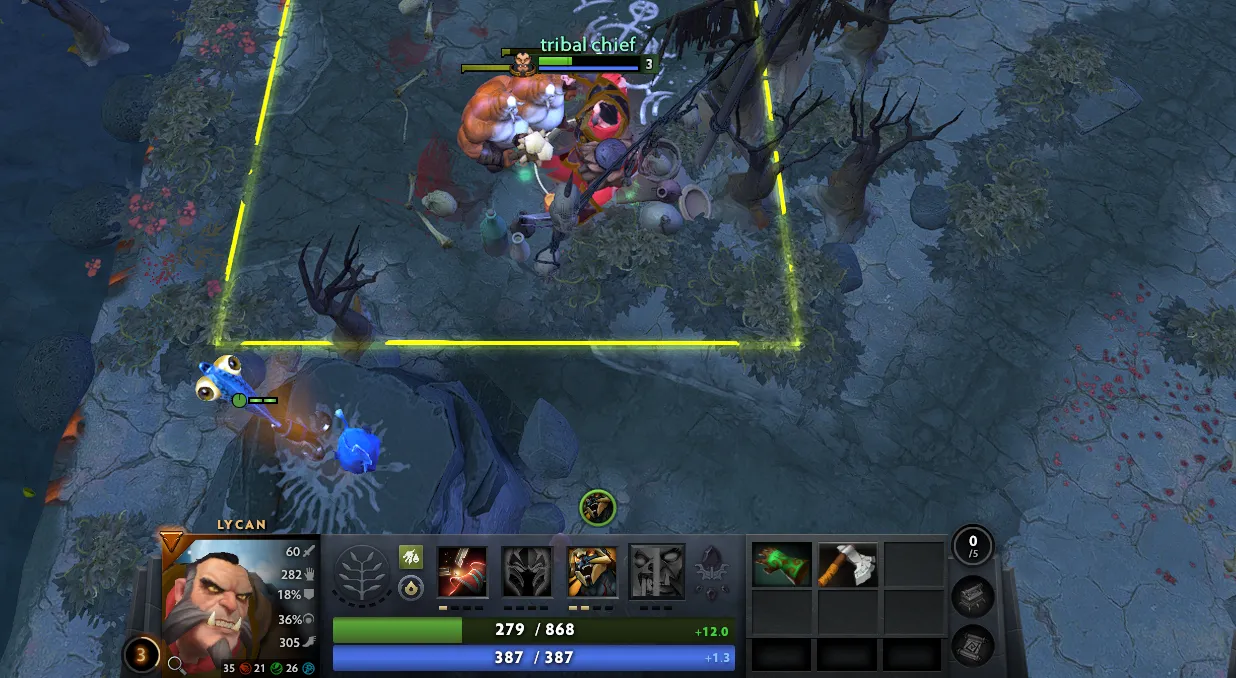
Task: Click the town portal scroll slot
Action: click(972, 645)
